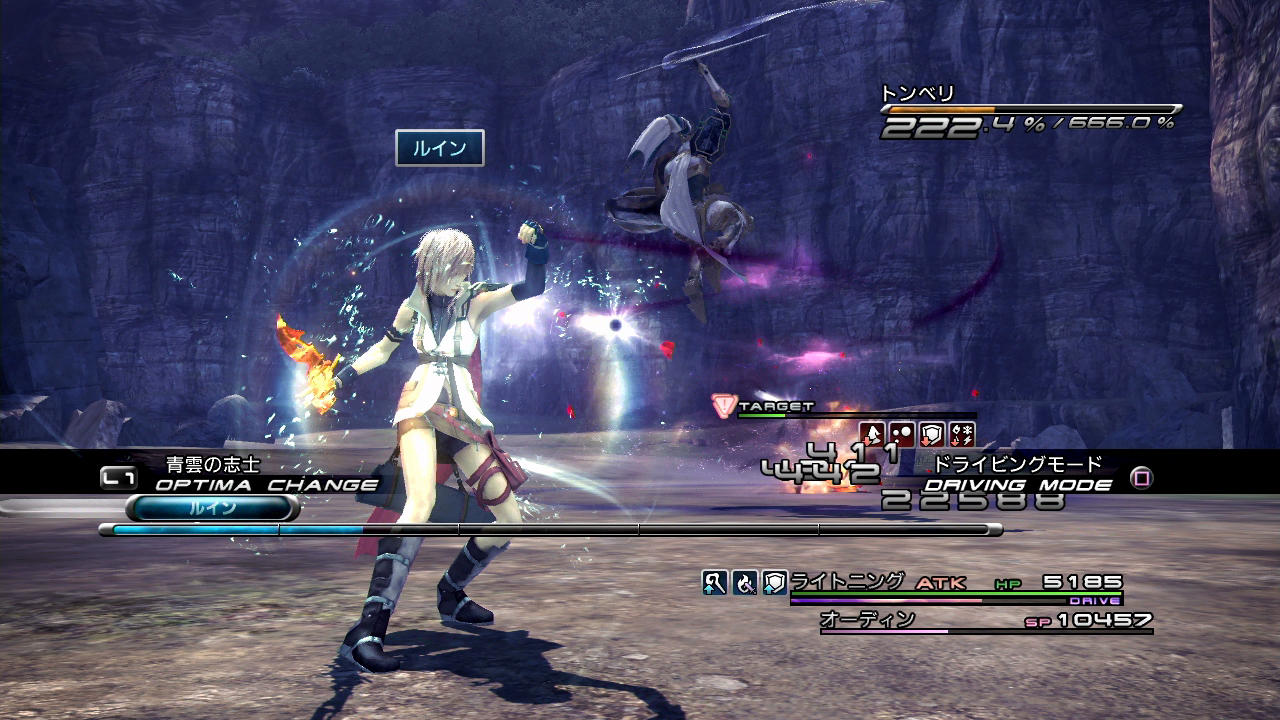Select the queued ルイン command slot

pos(212,508)
